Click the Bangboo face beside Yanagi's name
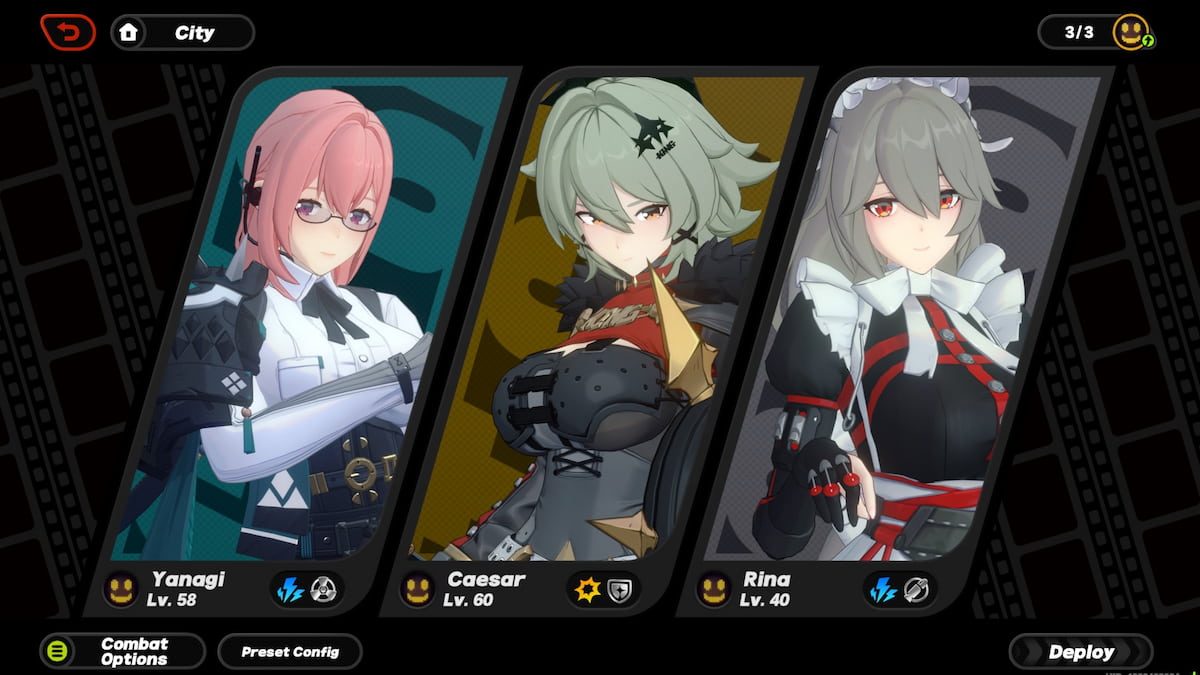1200x675 pixels. (121, 589)
